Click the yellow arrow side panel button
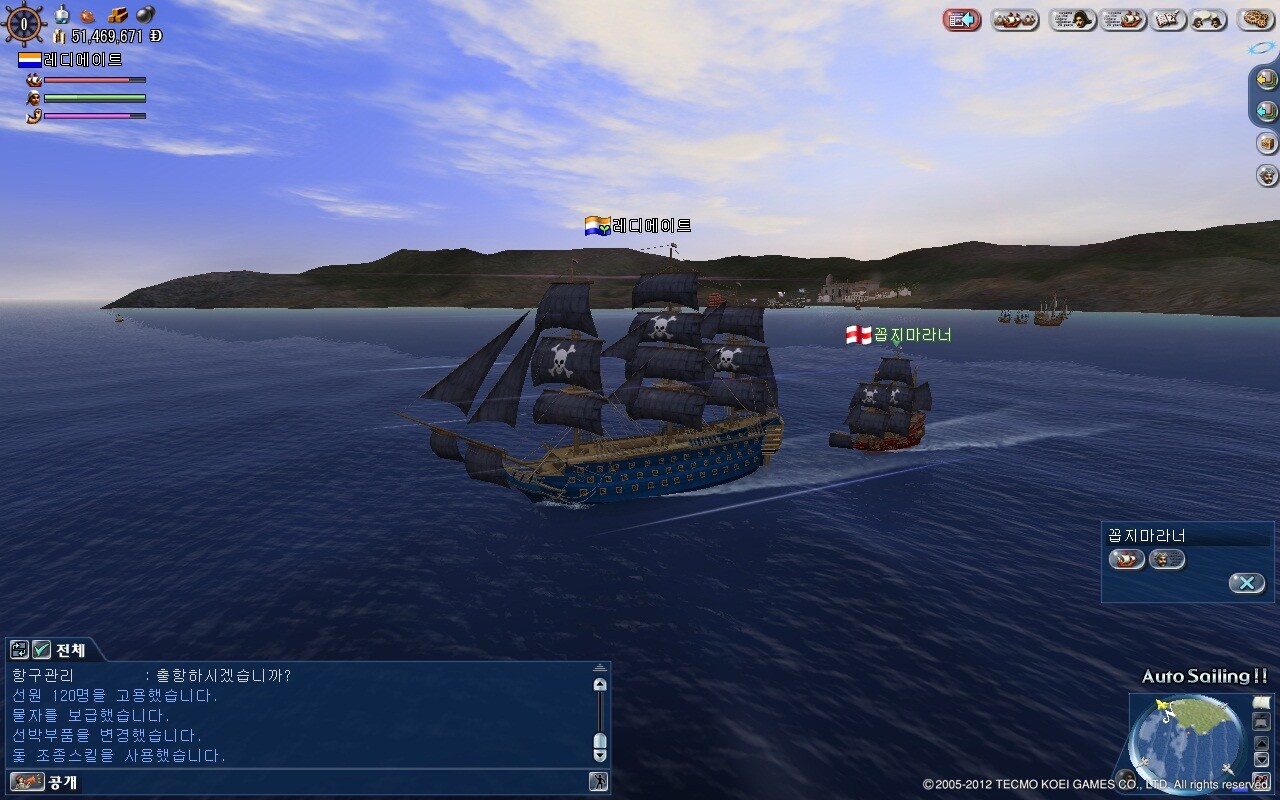The width and height of the screenshot is (1280, 800). click(1267, 79)
